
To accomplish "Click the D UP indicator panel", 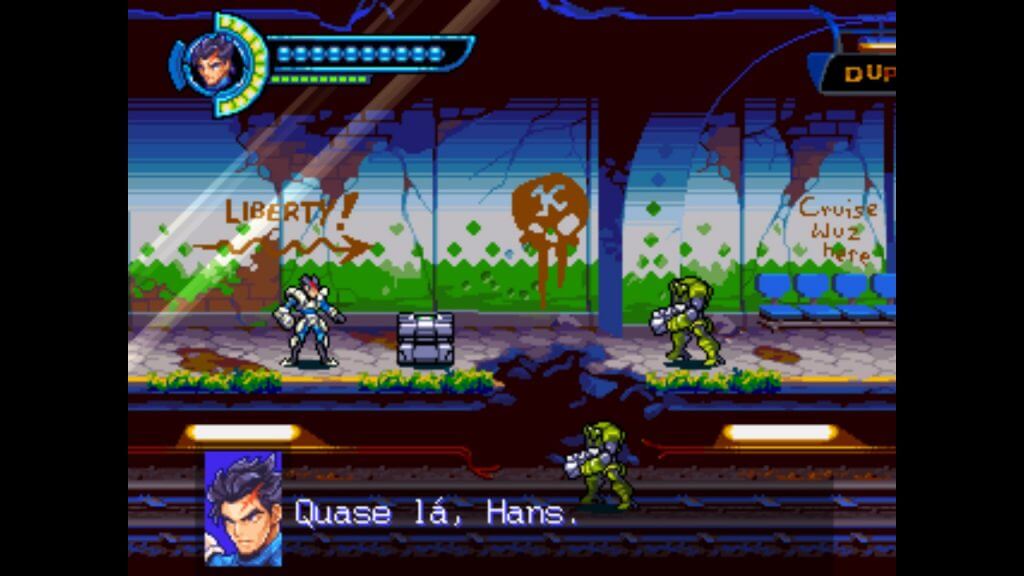I will tap(860, 74).
